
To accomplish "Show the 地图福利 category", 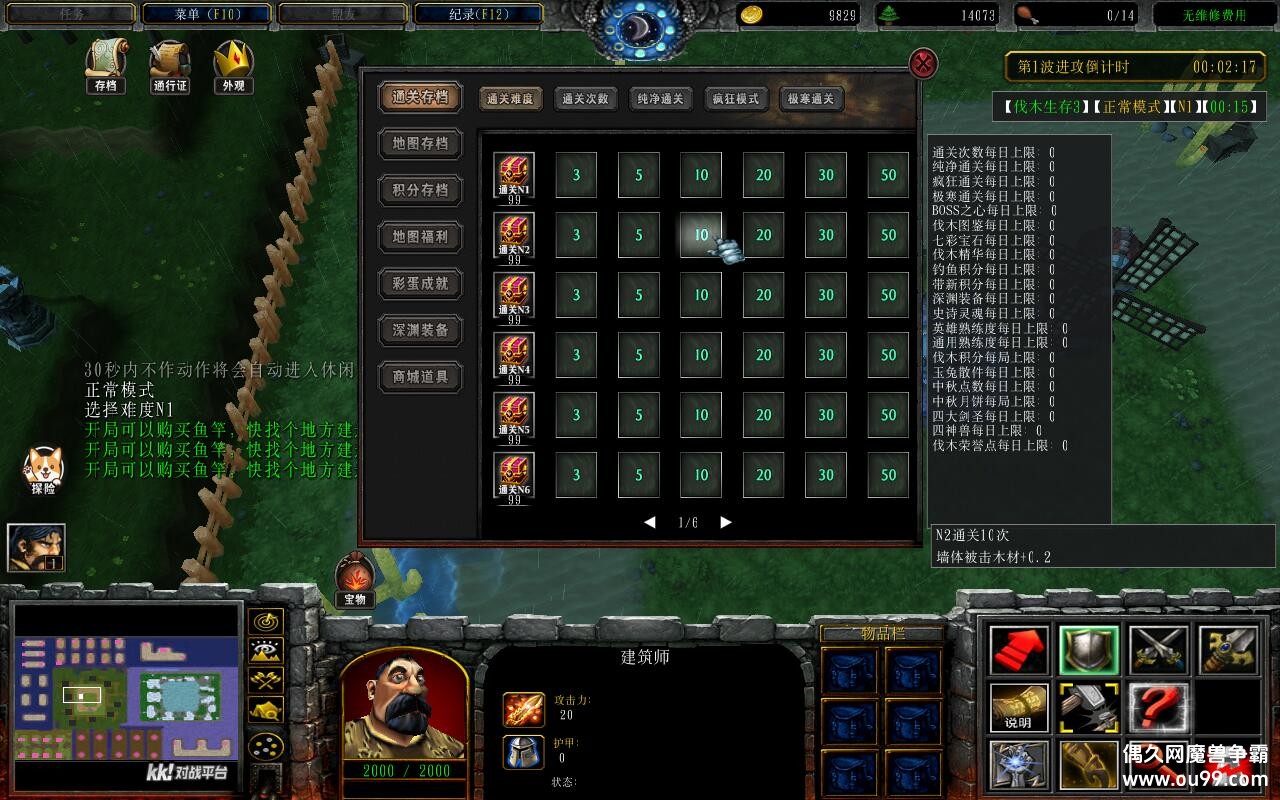I will click(x=420, y=237).
